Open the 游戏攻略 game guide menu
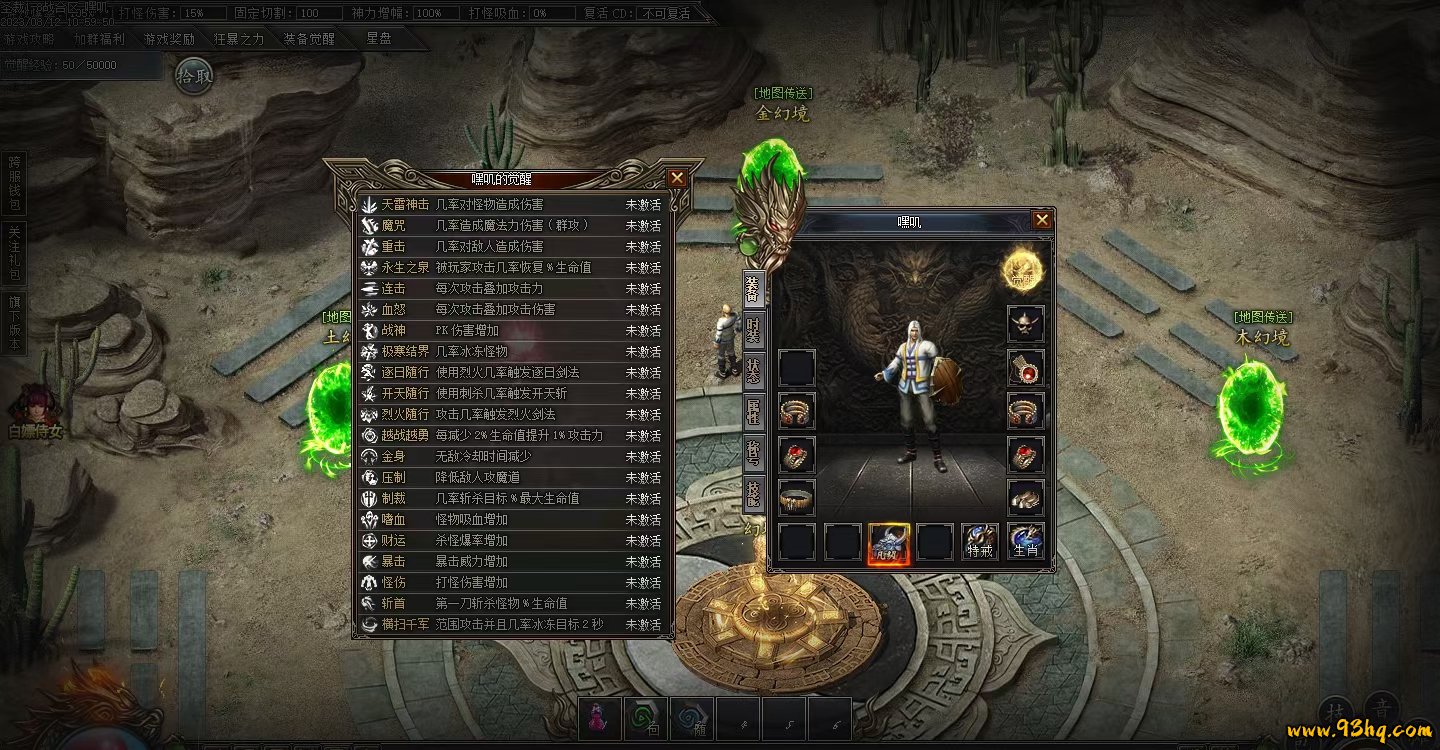The height and width of the screenshot is (750, 1440). click(x=30, y=40)
